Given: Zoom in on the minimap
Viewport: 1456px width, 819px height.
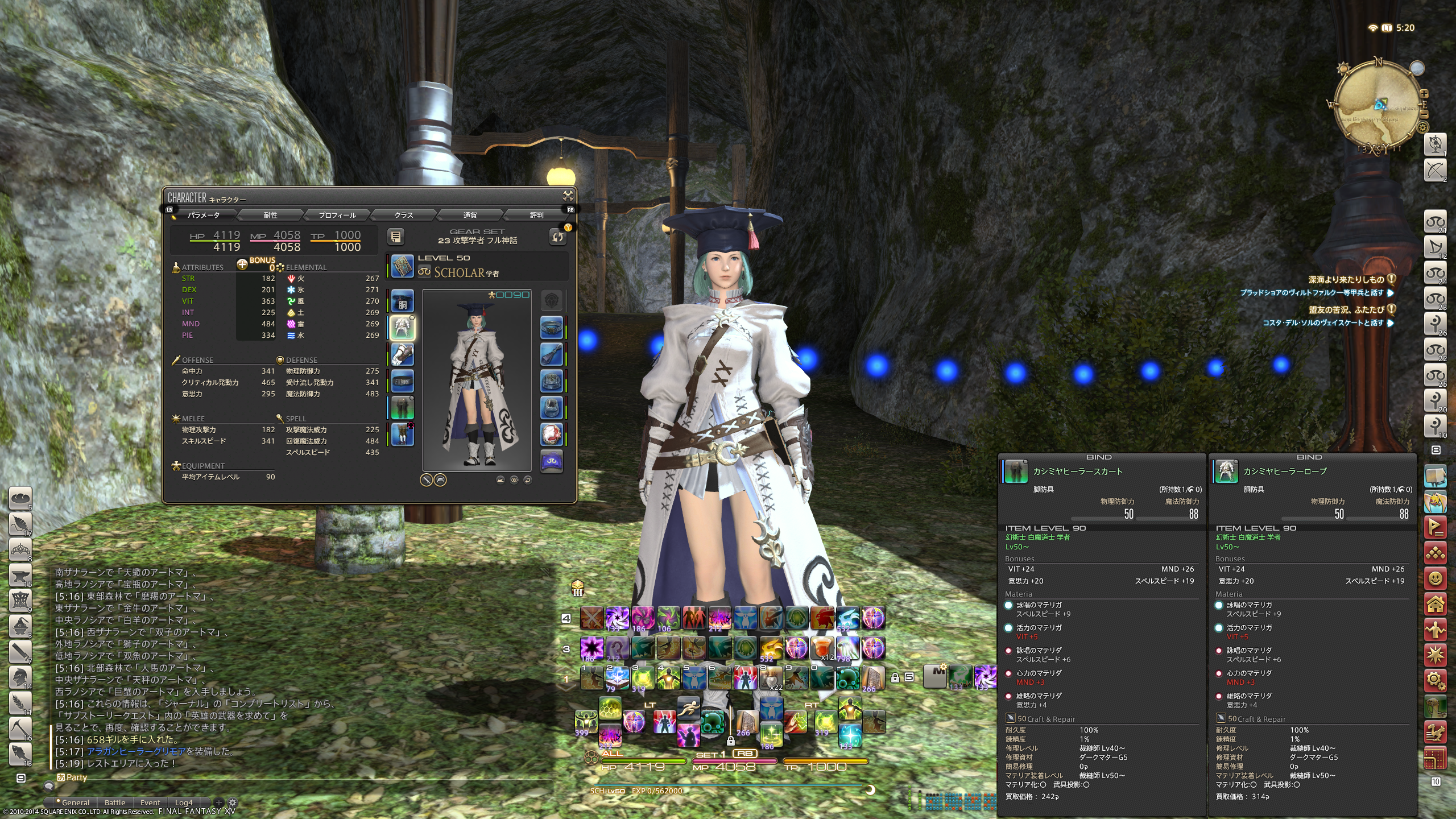Looking at the screenshot, I should (1424, 94).
